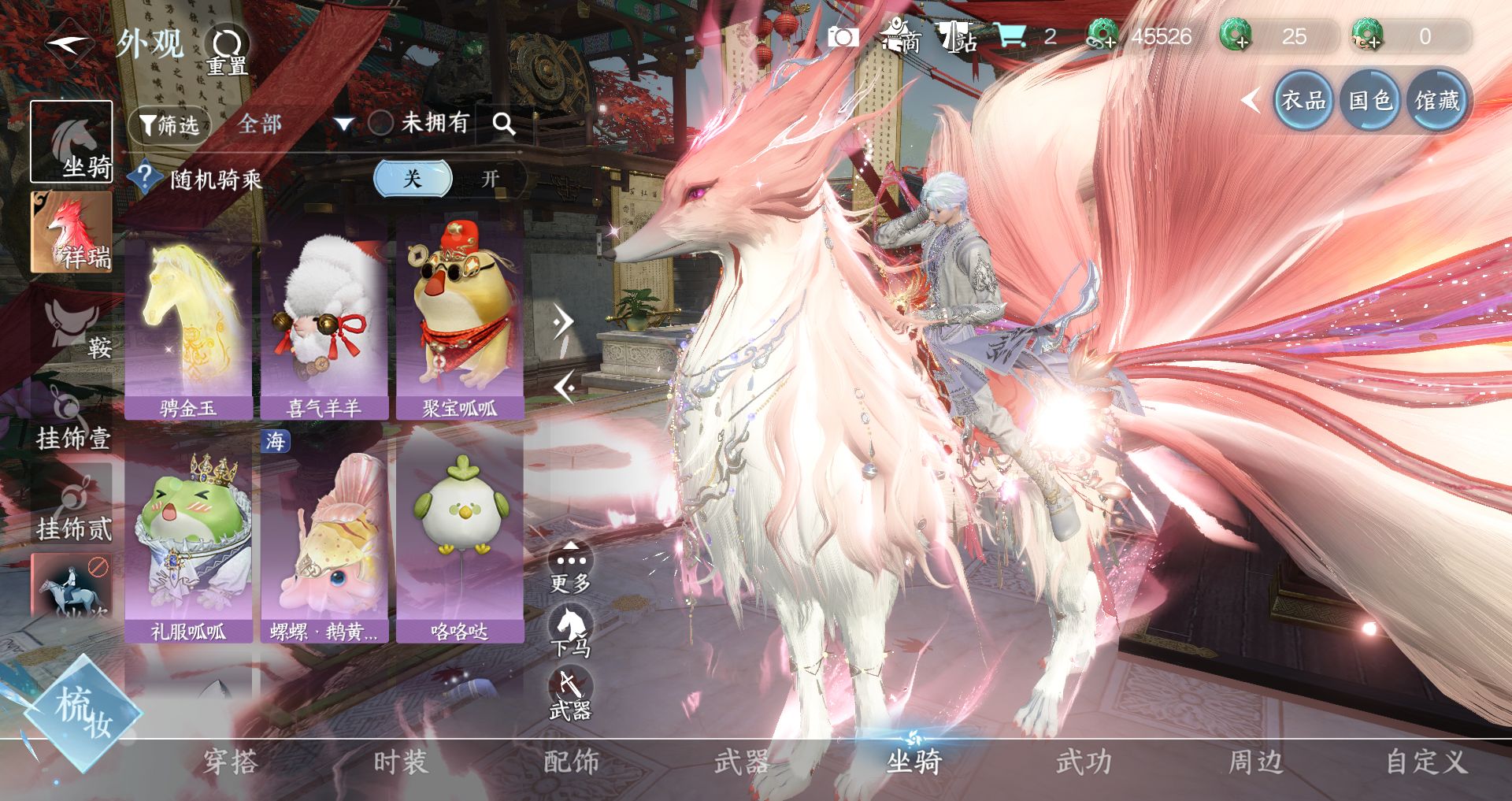Select the 礼服呱呱 frog mount
The height and width of the screenshot is (801, 1512).
point(188,543)
